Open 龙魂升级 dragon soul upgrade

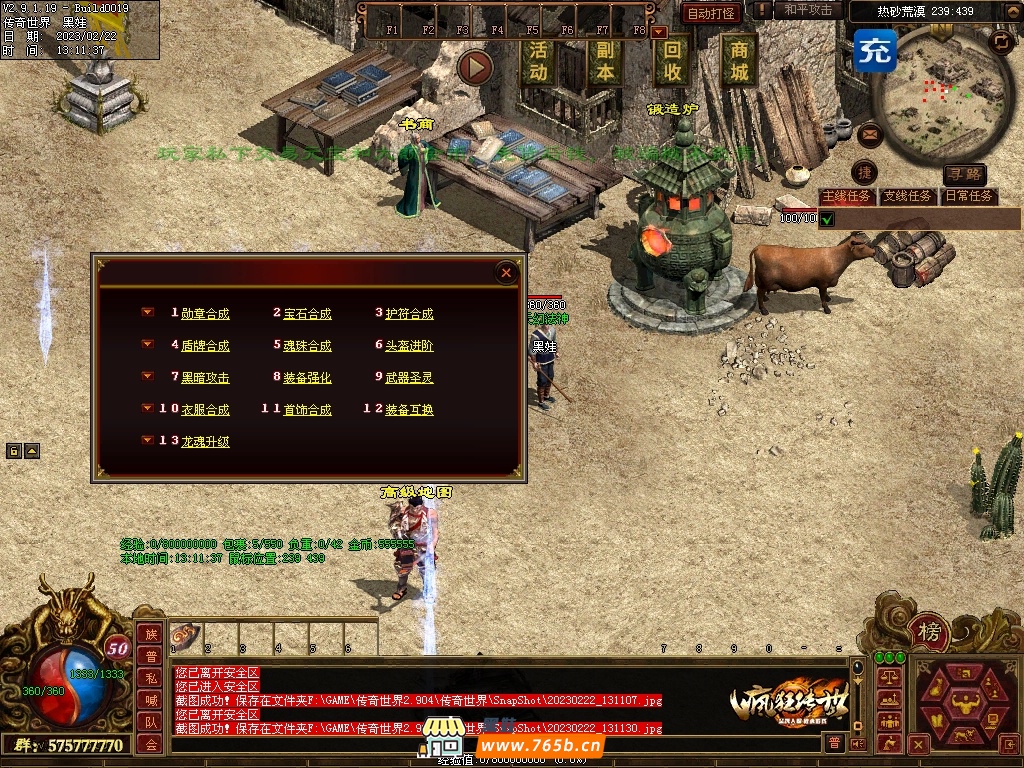205,441
